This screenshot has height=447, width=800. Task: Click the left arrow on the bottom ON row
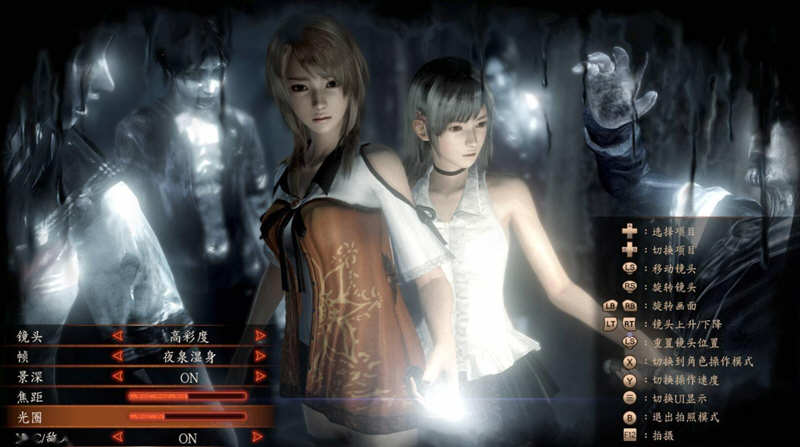coord(117,437)
